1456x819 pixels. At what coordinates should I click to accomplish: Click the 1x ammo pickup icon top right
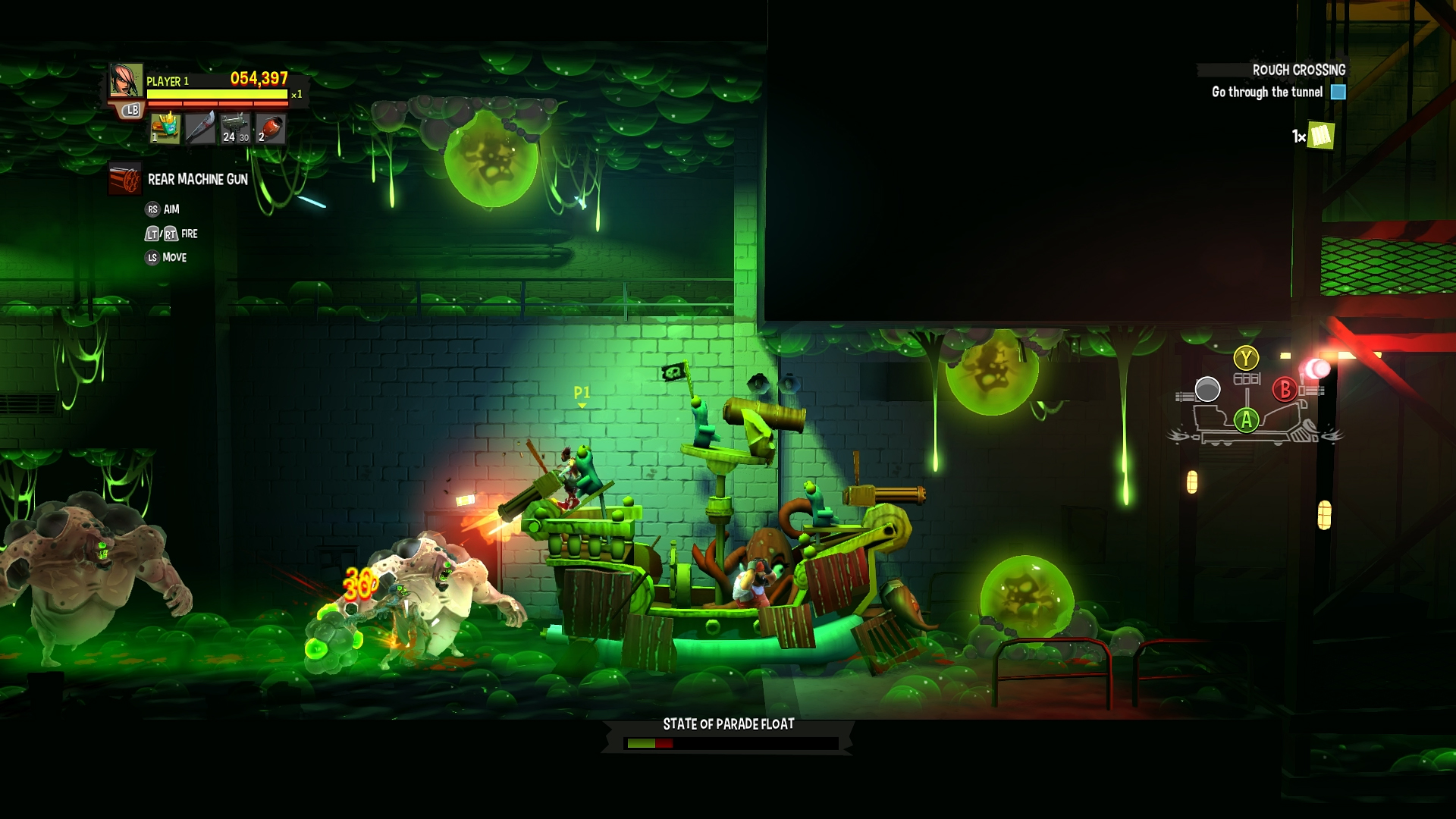tap(1323, 136)
